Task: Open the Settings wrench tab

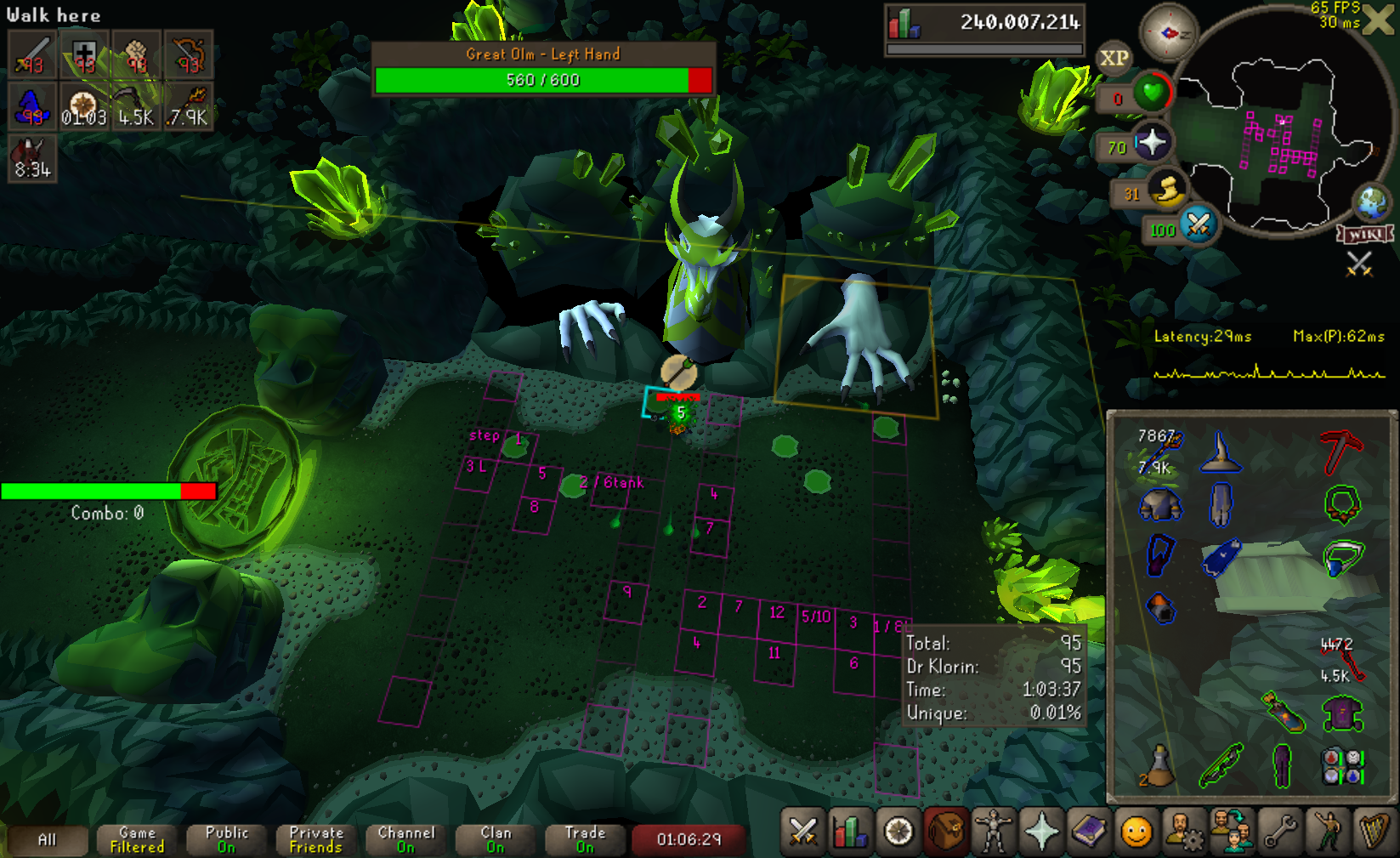Action: pyautogui.click(x=1279, y=832)
